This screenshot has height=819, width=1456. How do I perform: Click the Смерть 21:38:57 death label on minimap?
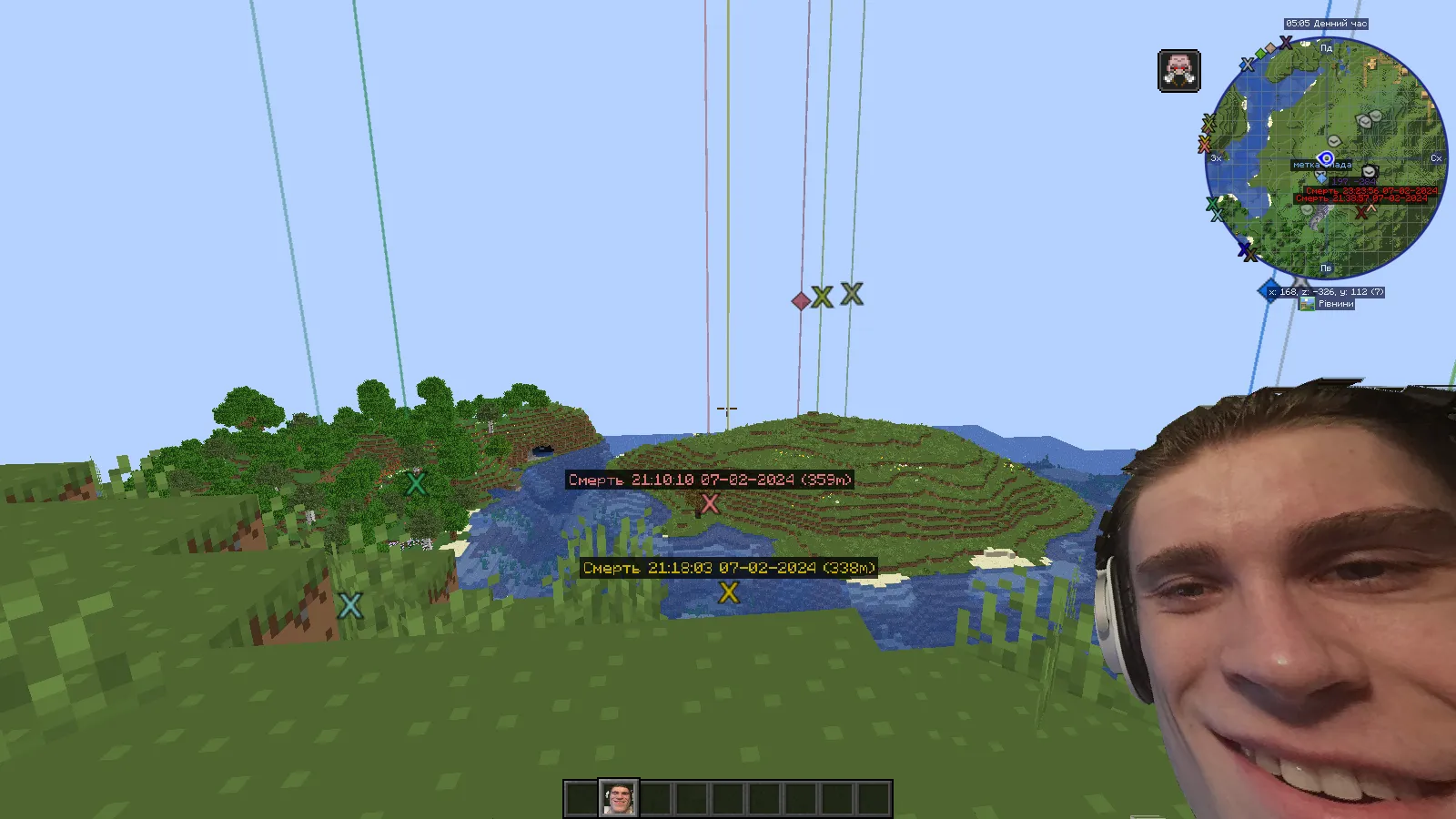click(x=1361, y=198)
